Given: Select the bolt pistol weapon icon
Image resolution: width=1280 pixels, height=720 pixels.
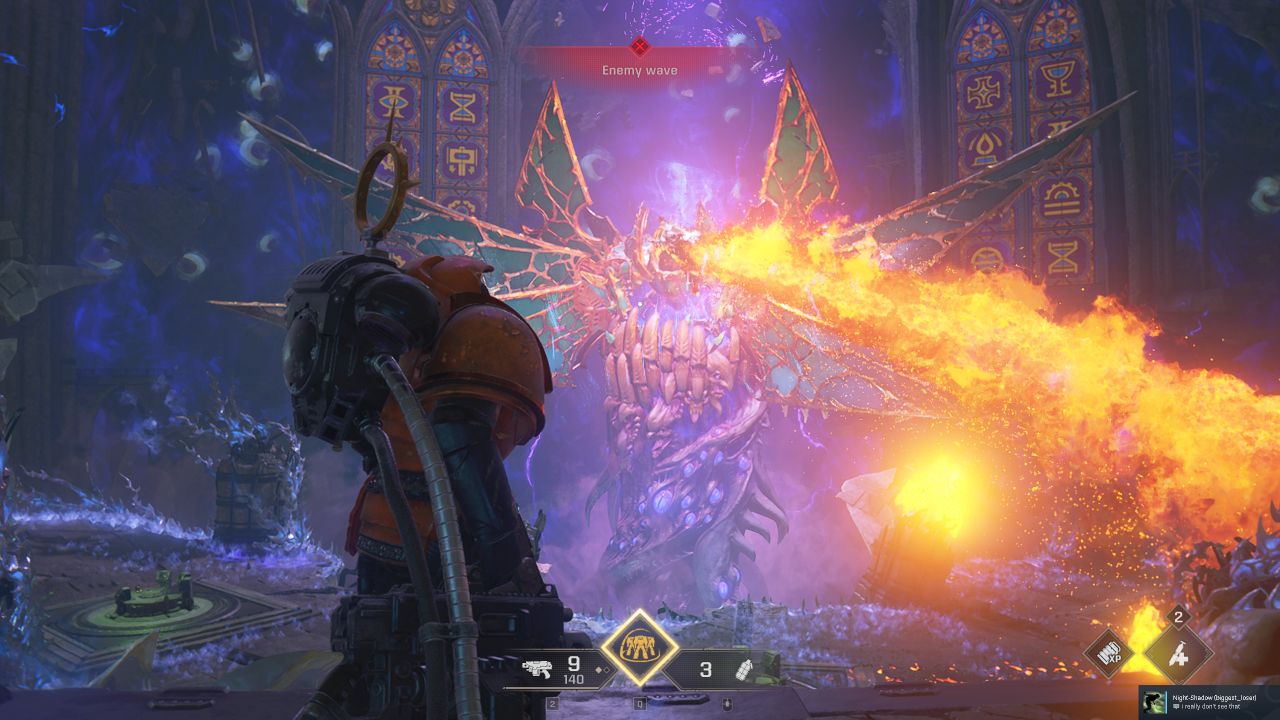Looking at the screenshot, I should (538, 669).
